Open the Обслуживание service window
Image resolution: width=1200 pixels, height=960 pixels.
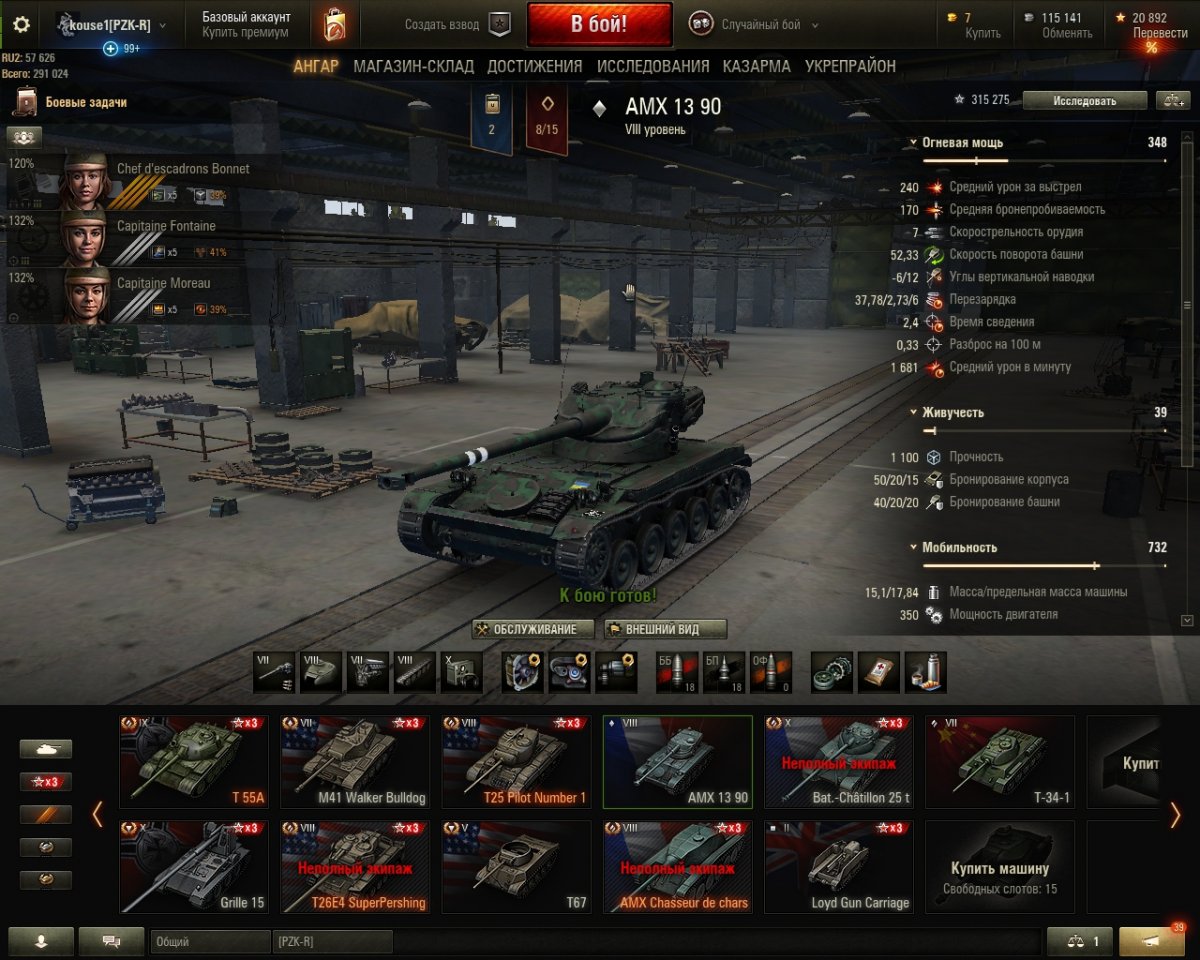534,629
